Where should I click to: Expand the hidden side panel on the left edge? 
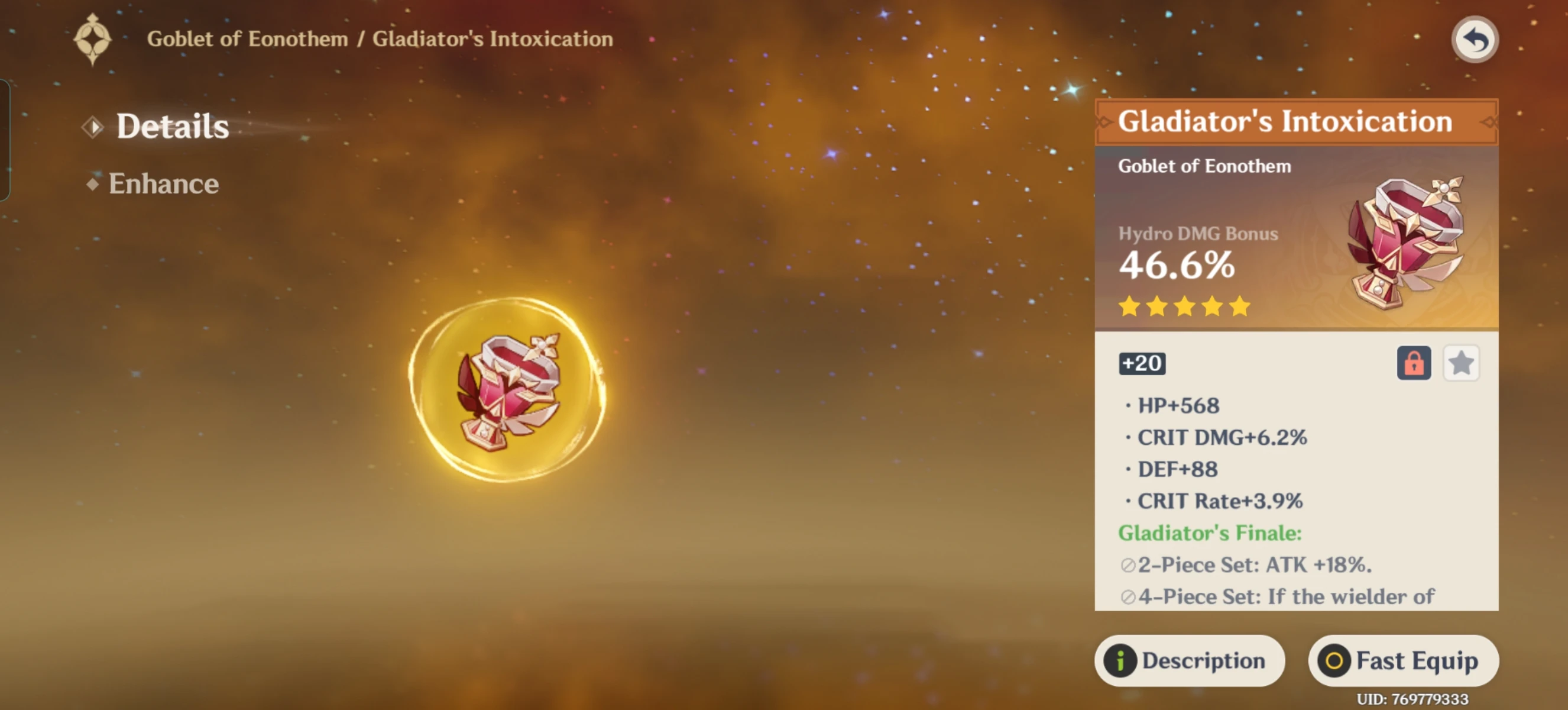[6, 140]
